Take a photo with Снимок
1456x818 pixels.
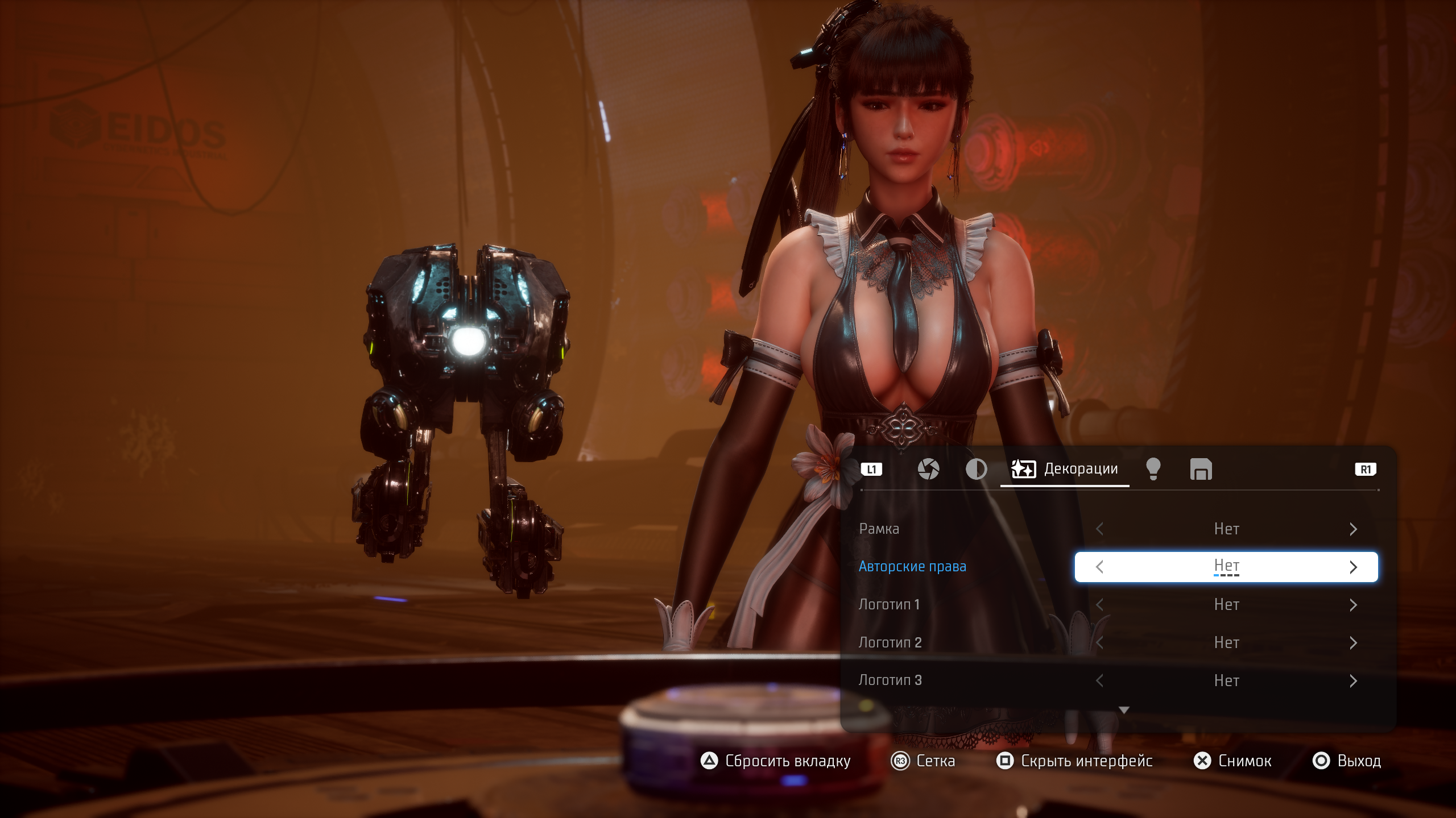point(1232,761)
